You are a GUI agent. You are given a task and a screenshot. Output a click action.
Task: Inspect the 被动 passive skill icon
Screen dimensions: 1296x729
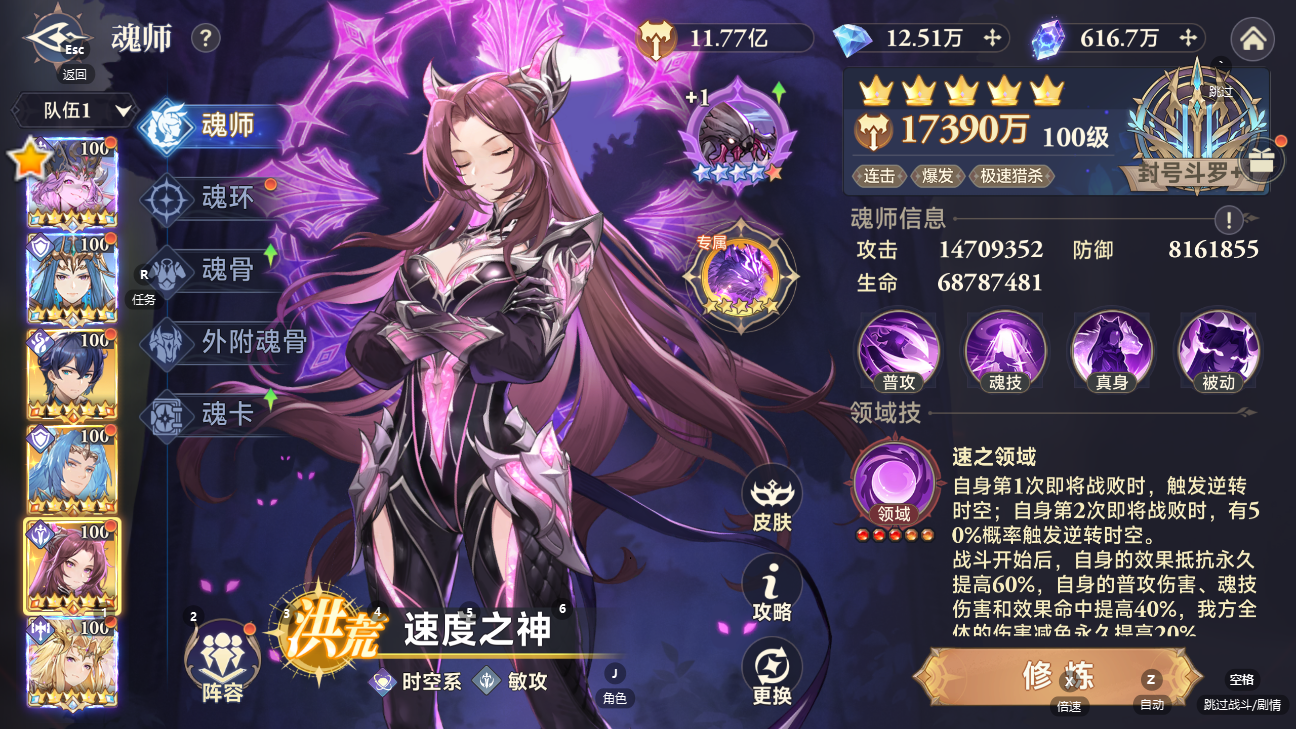(1218, 351)
